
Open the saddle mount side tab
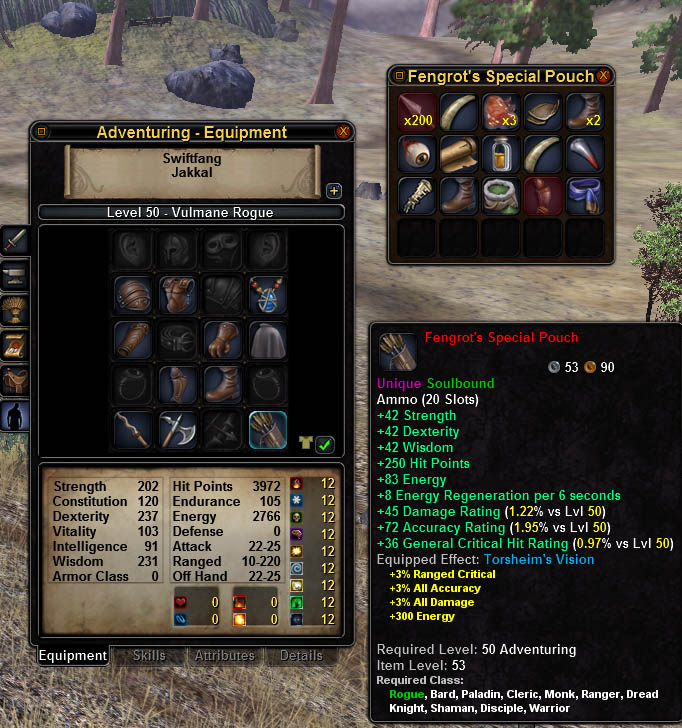(x=15, y=382)
